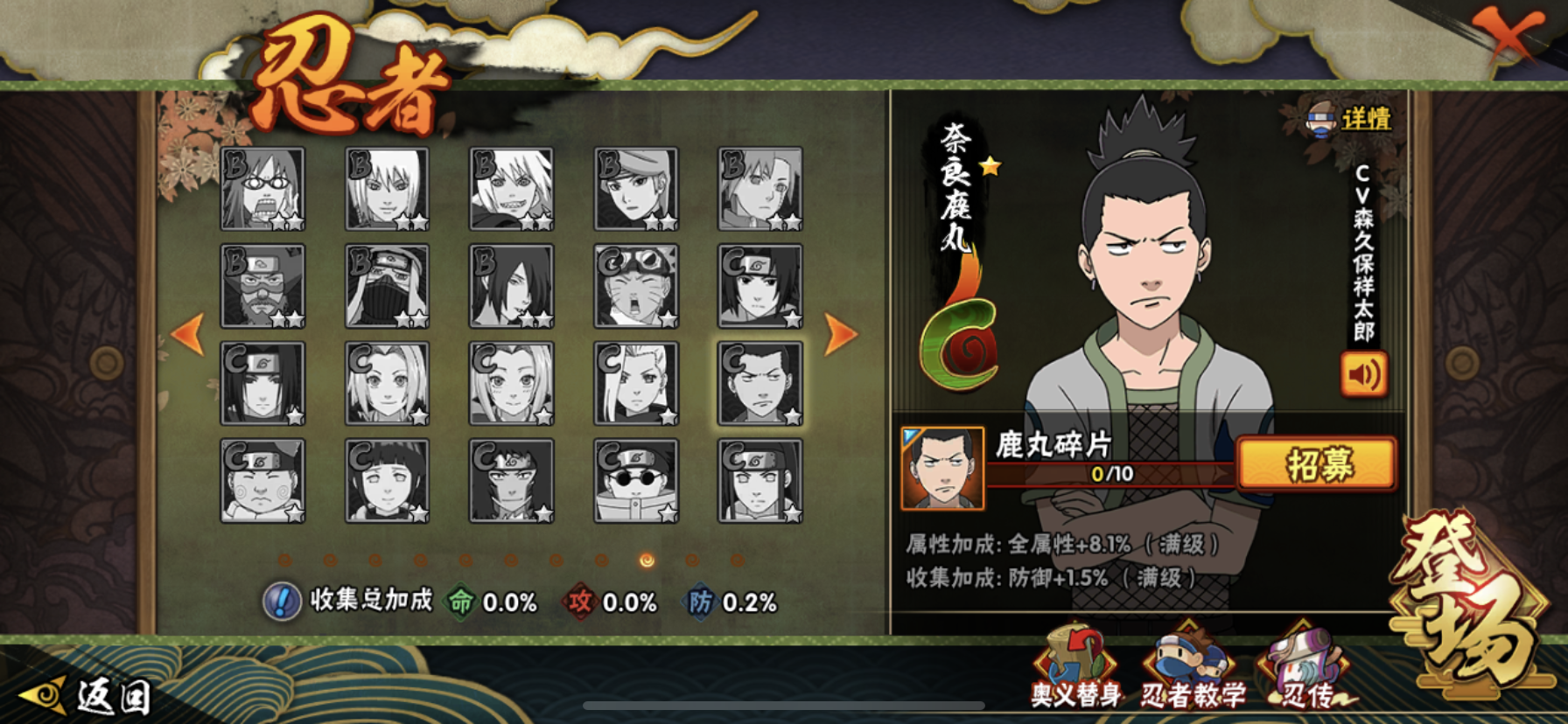Choose the masked Kakashi ninja portrait
The height and width of the screenshot is (724, 1568).
pyautogui.click(x=387, y=286)
